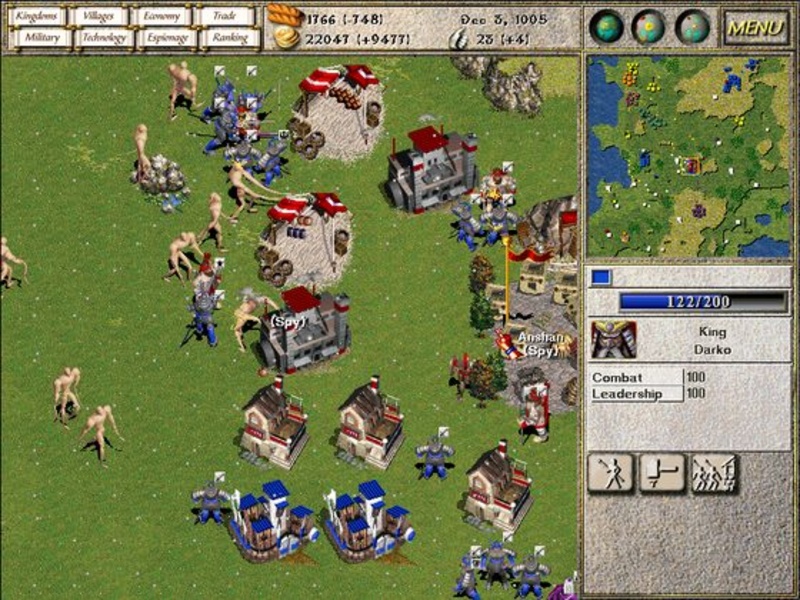
Task: Show the Economy report
Action: tap(162, 16)
